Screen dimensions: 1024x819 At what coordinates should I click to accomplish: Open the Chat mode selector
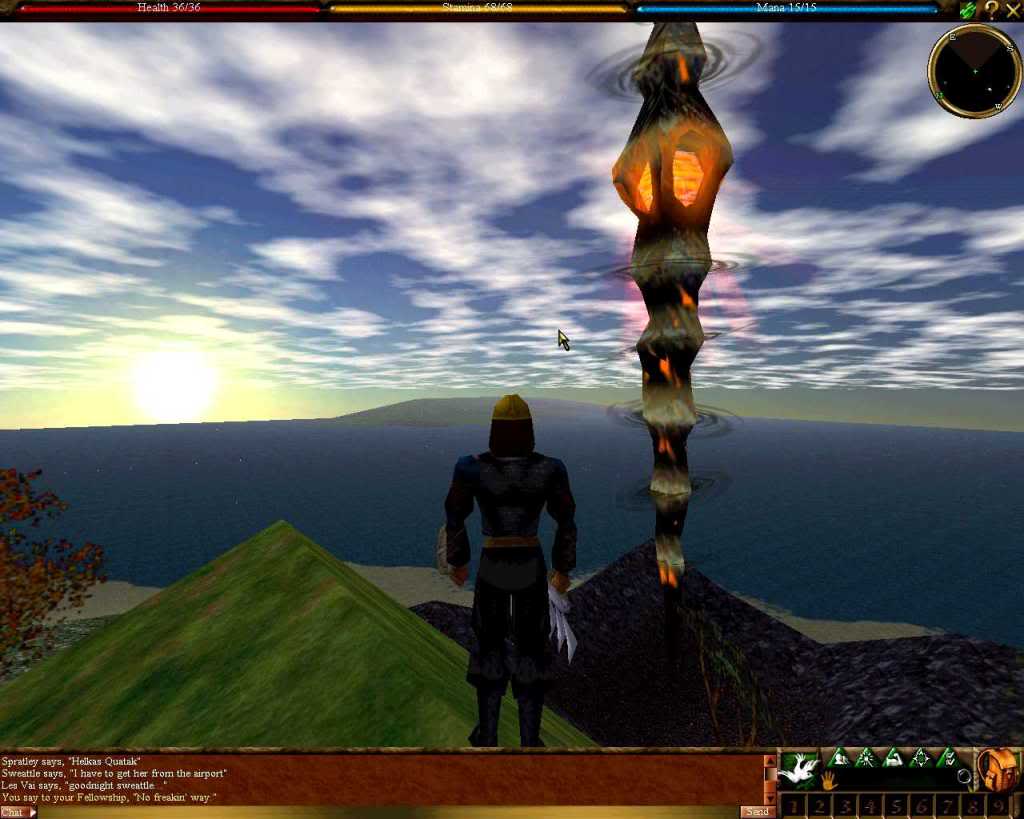18,812
